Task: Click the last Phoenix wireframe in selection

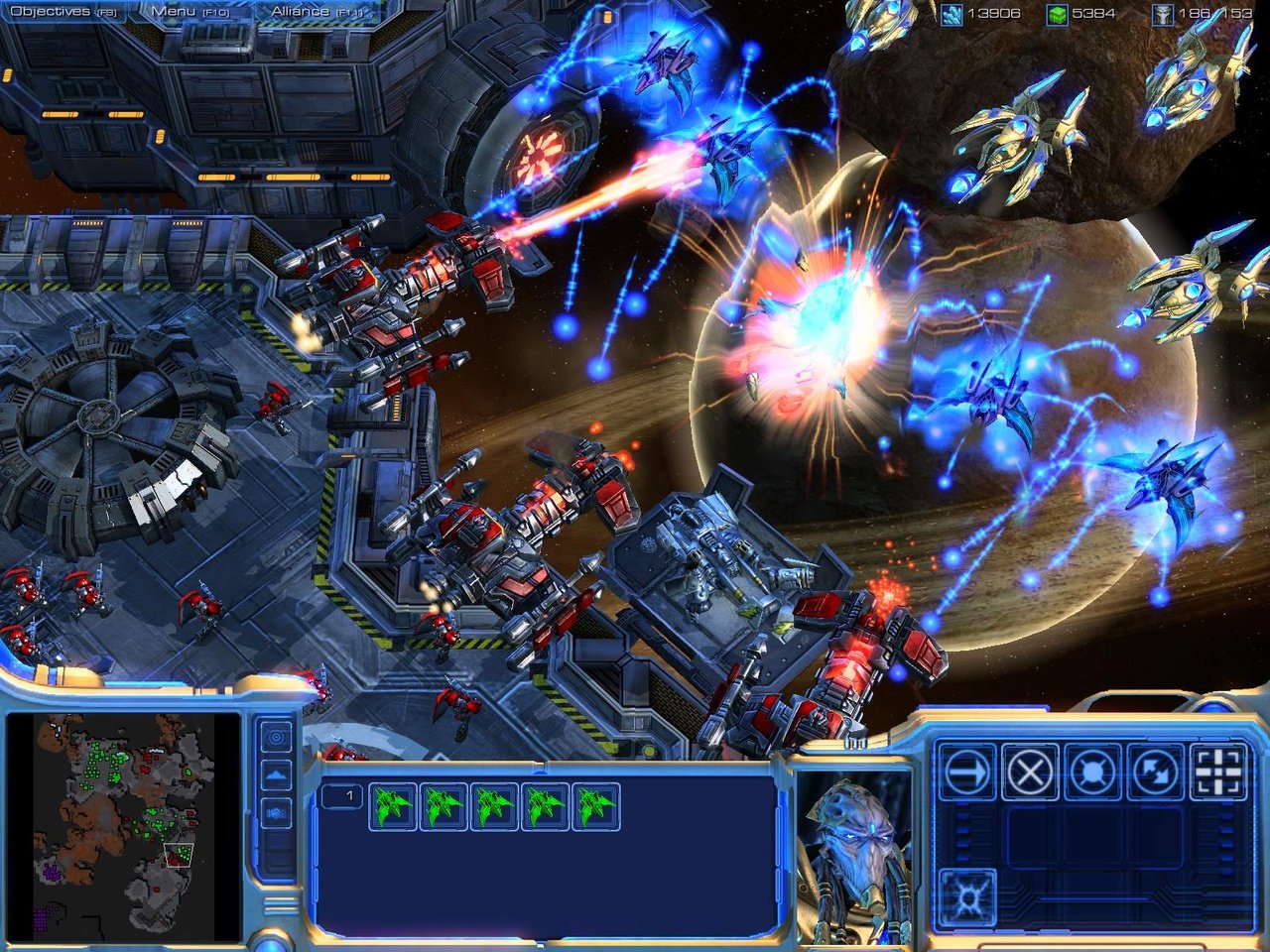Action: pyautogui.click(x=596, y=806)
